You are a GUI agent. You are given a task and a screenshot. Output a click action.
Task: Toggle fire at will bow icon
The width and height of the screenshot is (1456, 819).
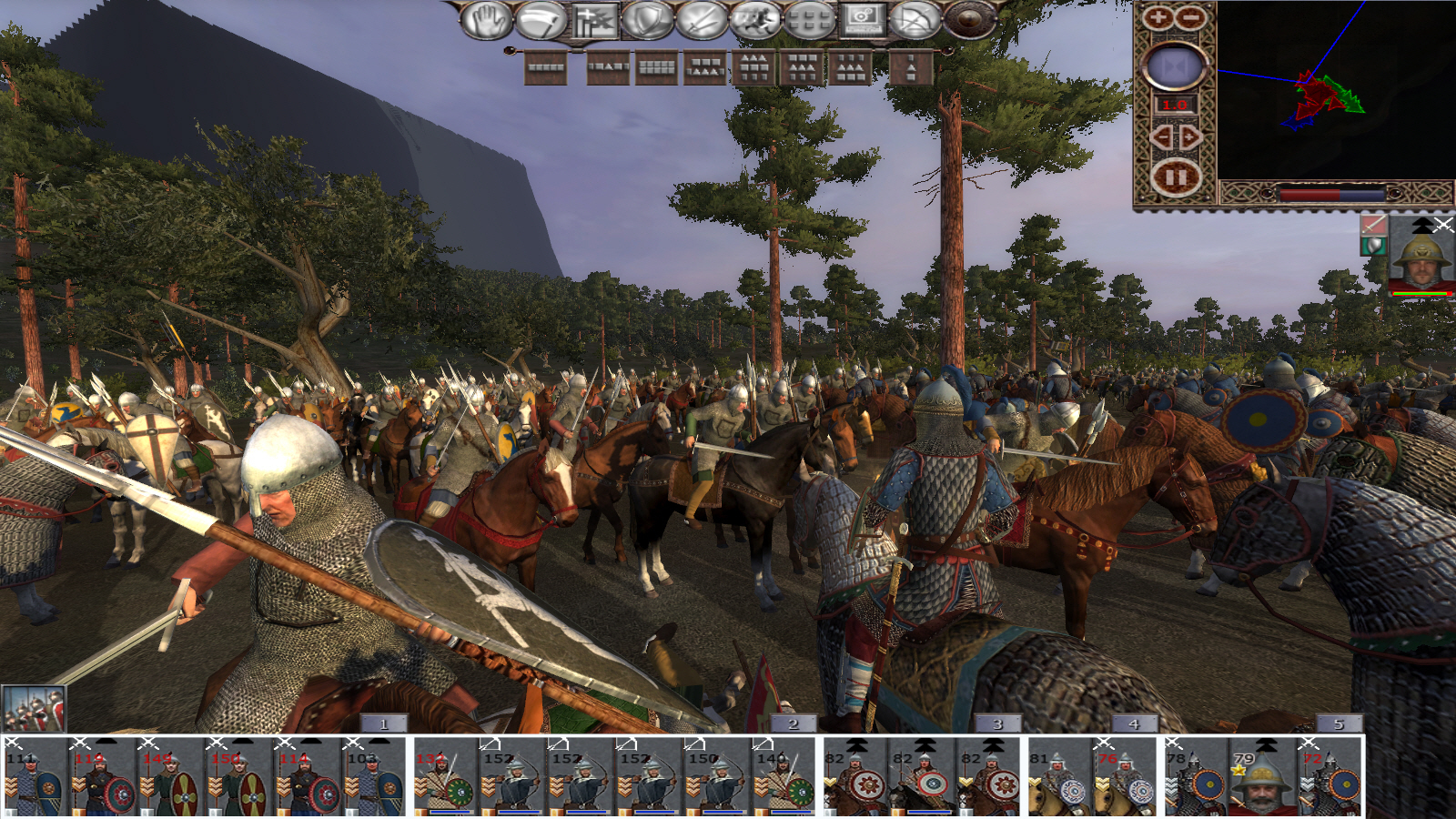(x=915, y=20)
